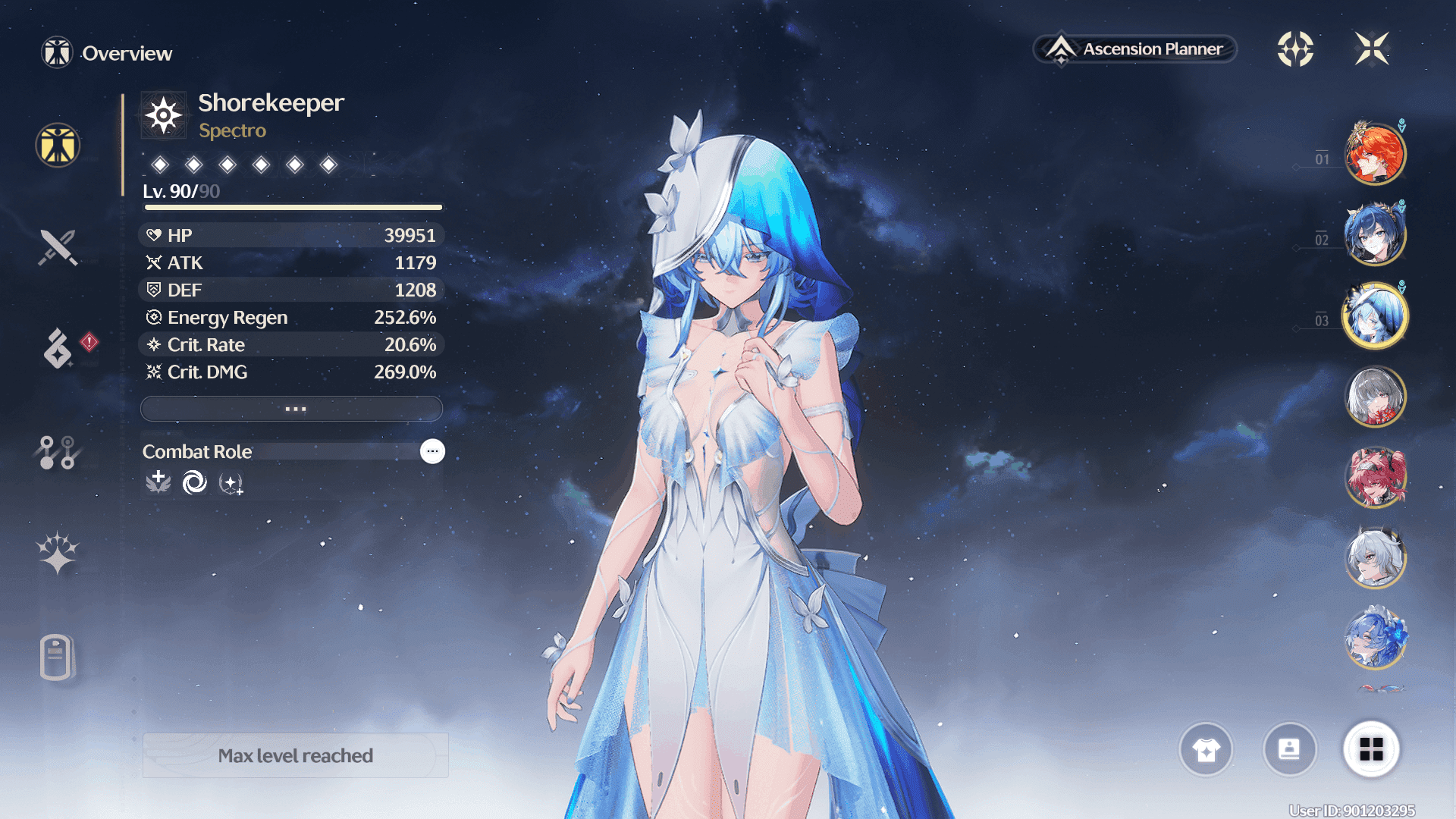The height and width of the screenshot is (819, 1456).
Task: Open the Ascension Planner
Action: pyautogui.click(x=1135, y=49)
